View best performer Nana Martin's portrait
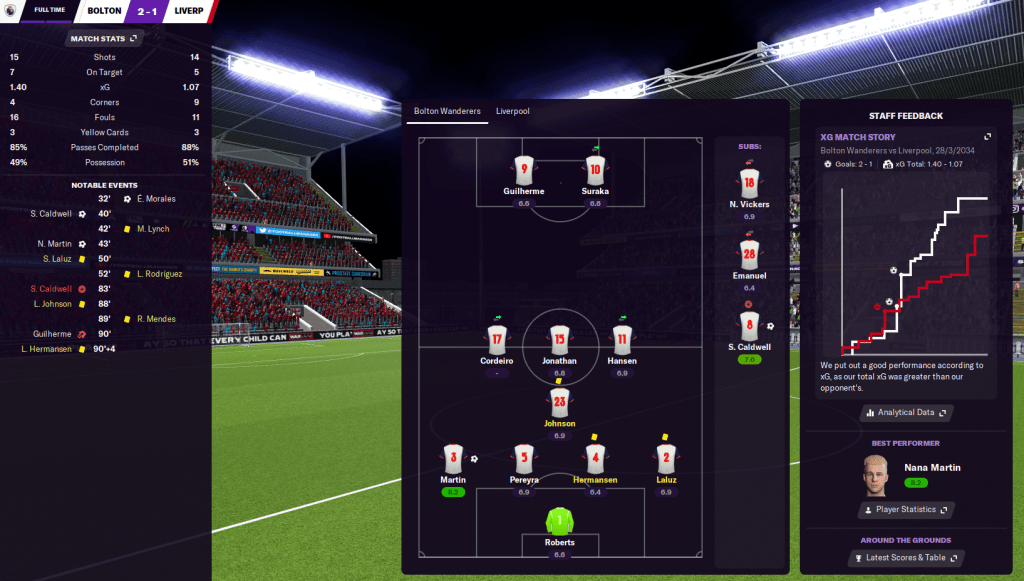 pos(877,476)
